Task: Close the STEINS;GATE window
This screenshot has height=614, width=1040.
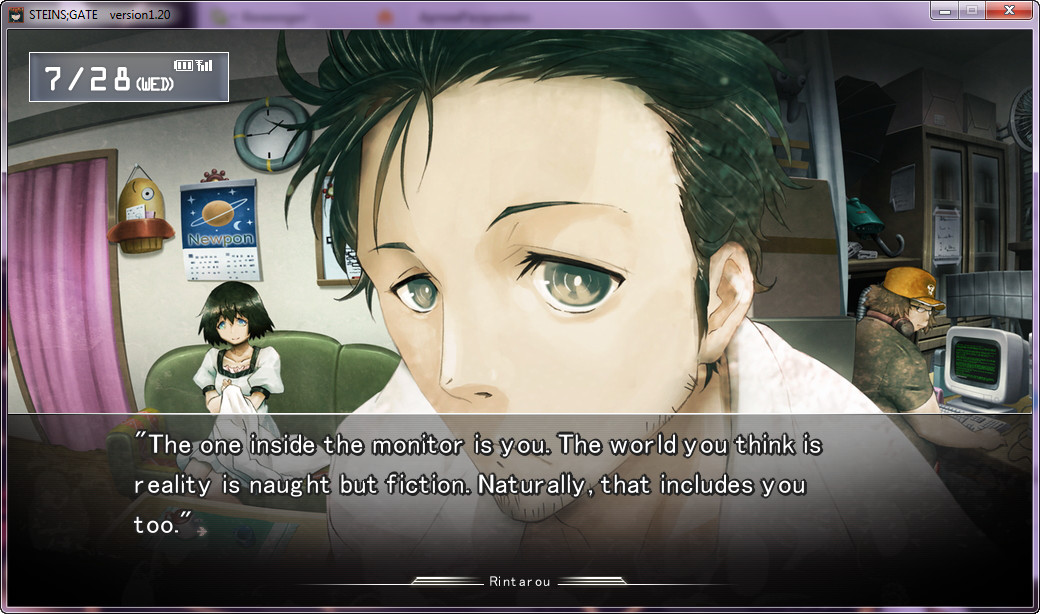Action: pyautogui.click(x=1009, y=10)
